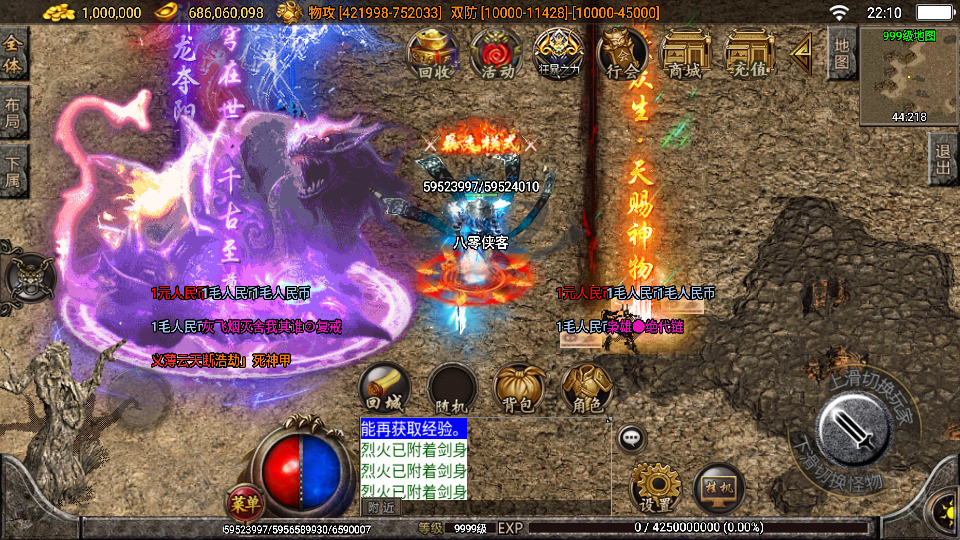Collapse the top icon row with the arrow
The width and height of the screenshot is (960, 540).
coord(801,54)
